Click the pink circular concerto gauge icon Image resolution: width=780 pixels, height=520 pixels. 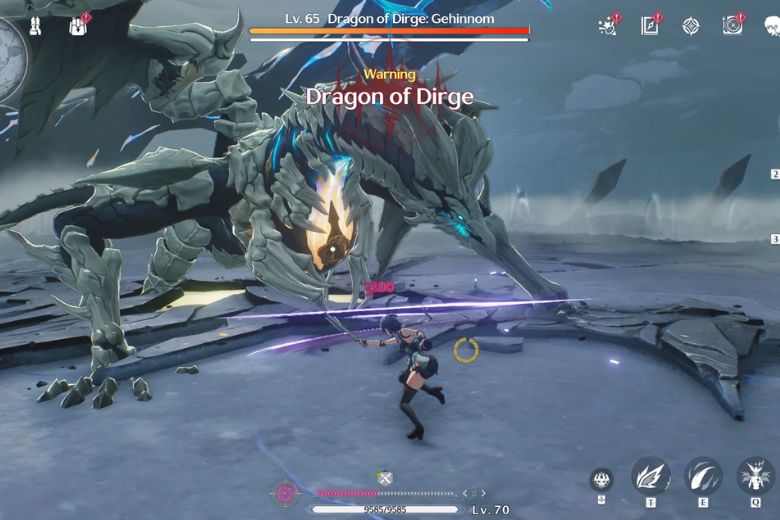point(286,492)
